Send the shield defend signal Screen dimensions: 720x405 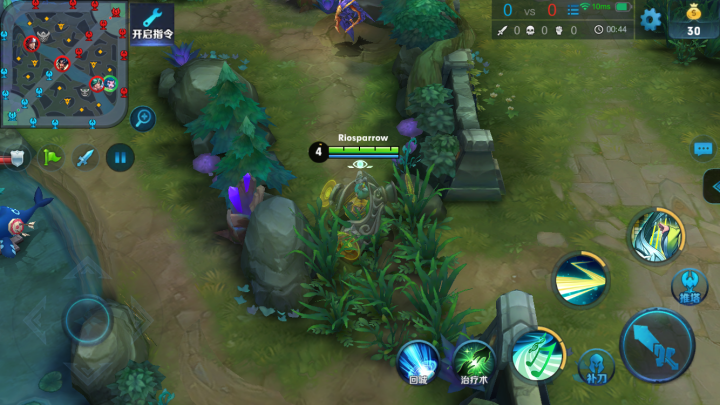pyautogui.click(x=17, y=157)
